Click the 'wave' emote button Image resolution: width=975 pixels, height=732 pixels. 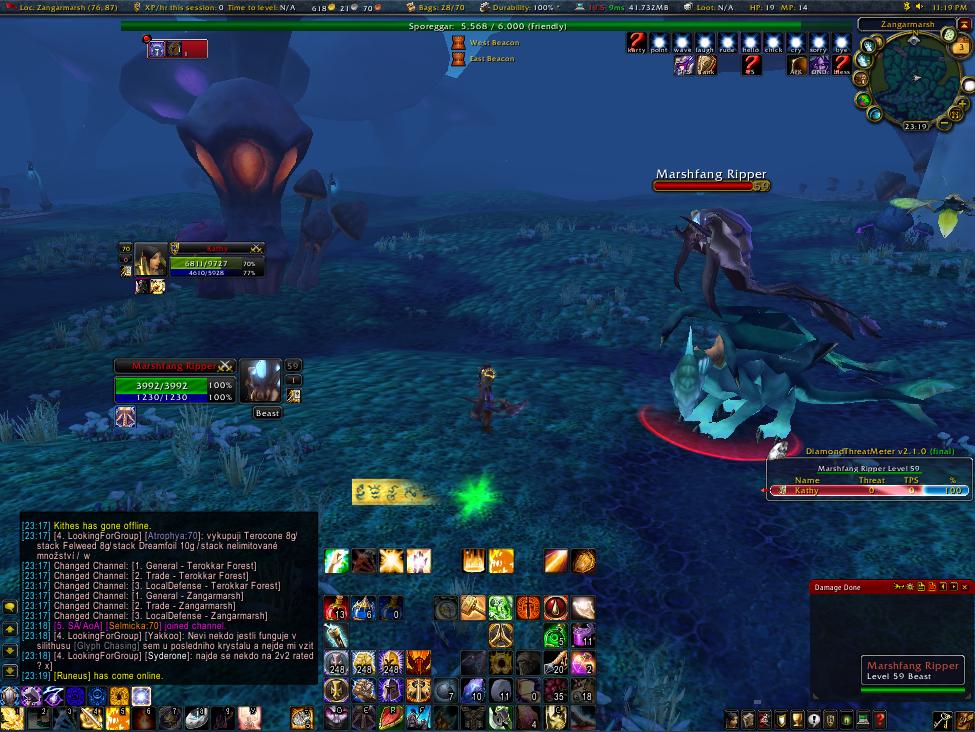[682, 42]
